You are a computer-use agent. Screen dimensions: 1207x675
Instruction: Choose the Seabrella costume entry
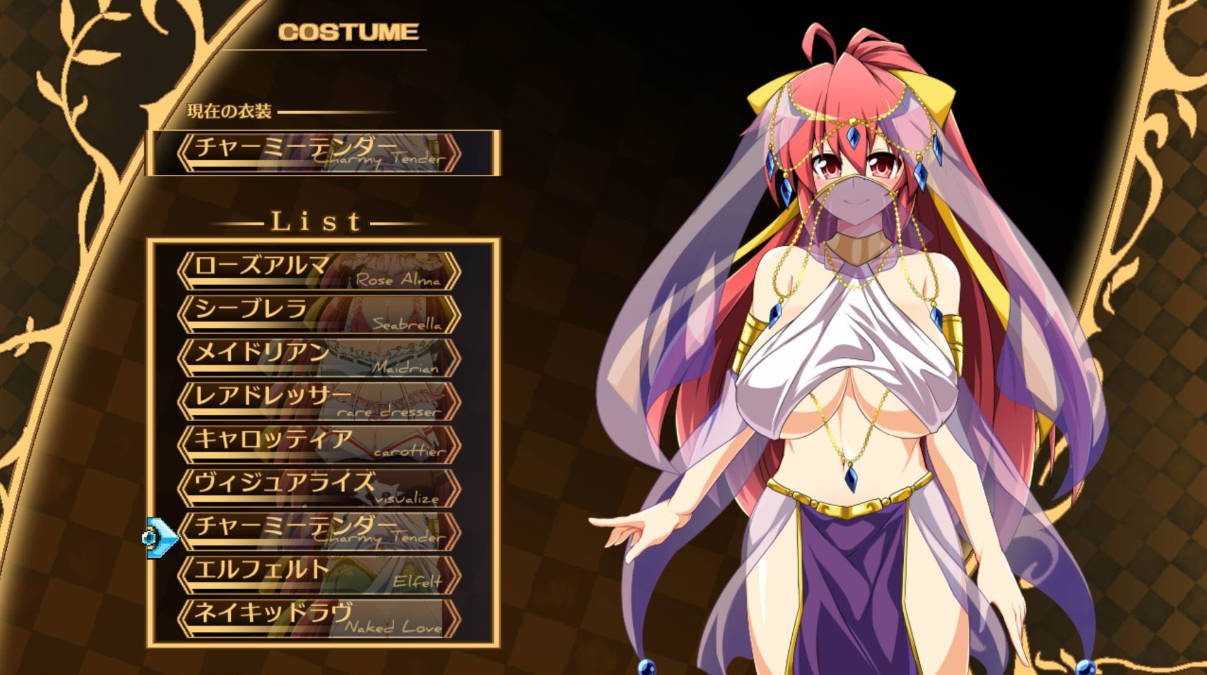(319, 314)
